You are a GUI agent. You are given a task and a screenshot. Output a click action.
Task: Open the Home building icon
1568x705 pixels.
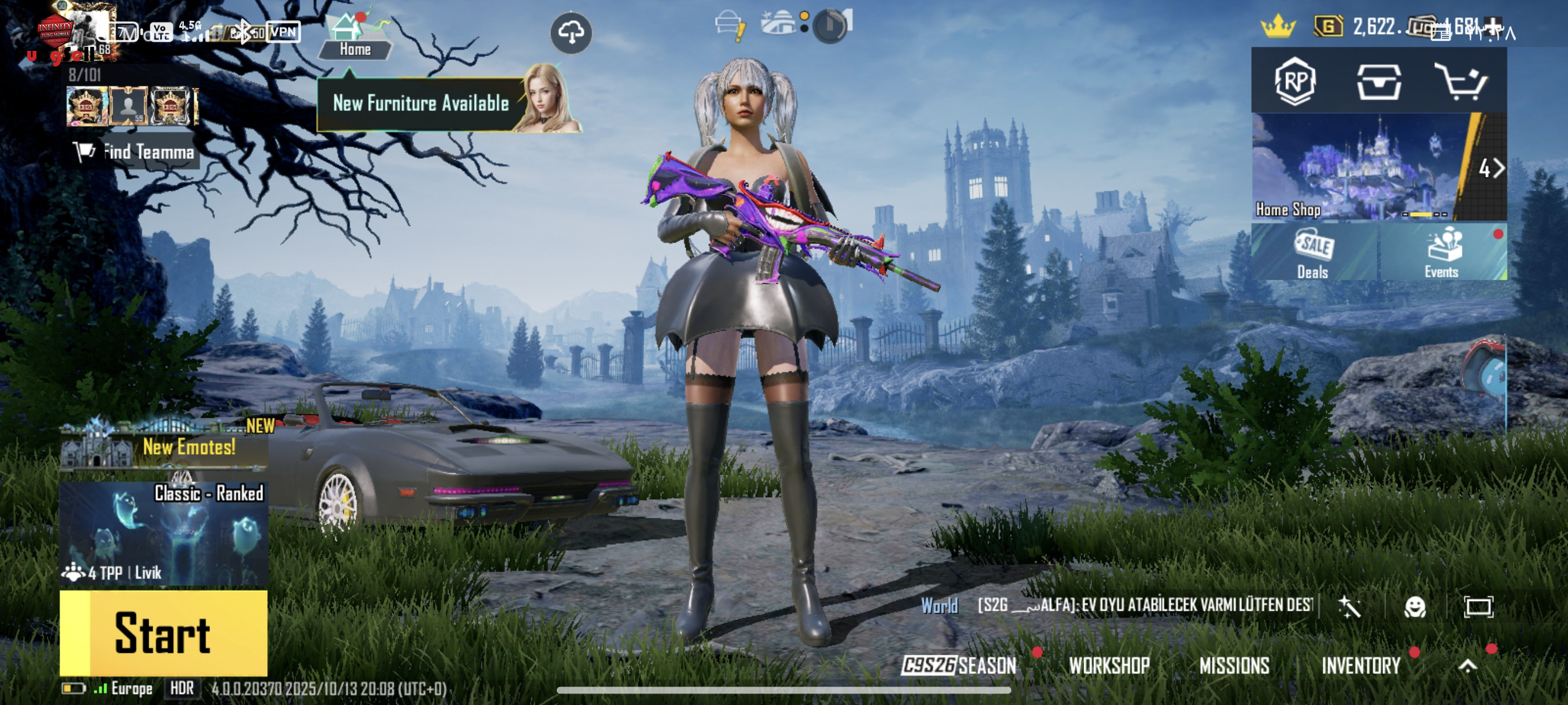click(354, 36)
